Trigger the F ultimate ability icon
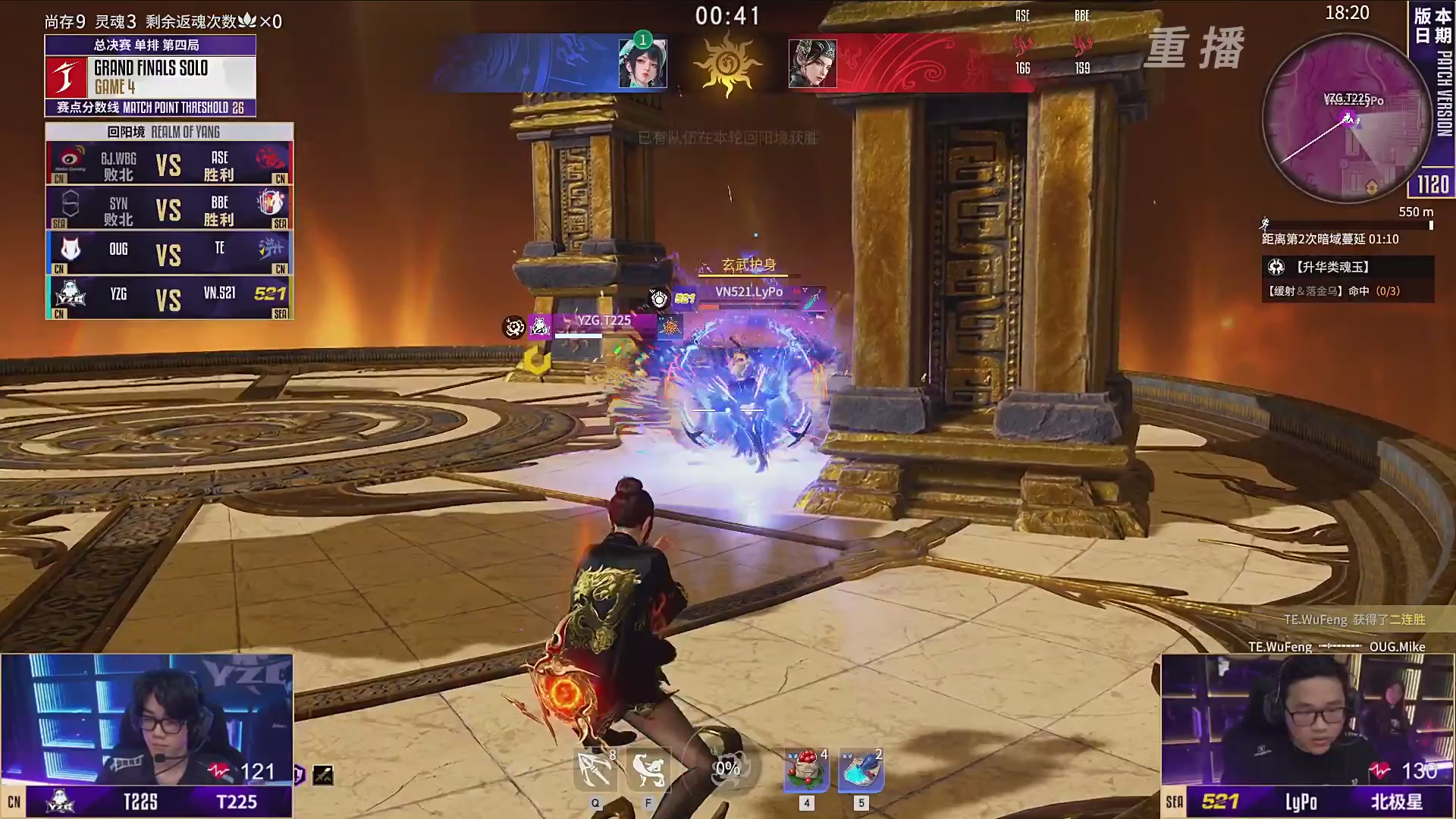Image resolution: width=1456 pixels, height=819 pixels. tap(648, 770)
